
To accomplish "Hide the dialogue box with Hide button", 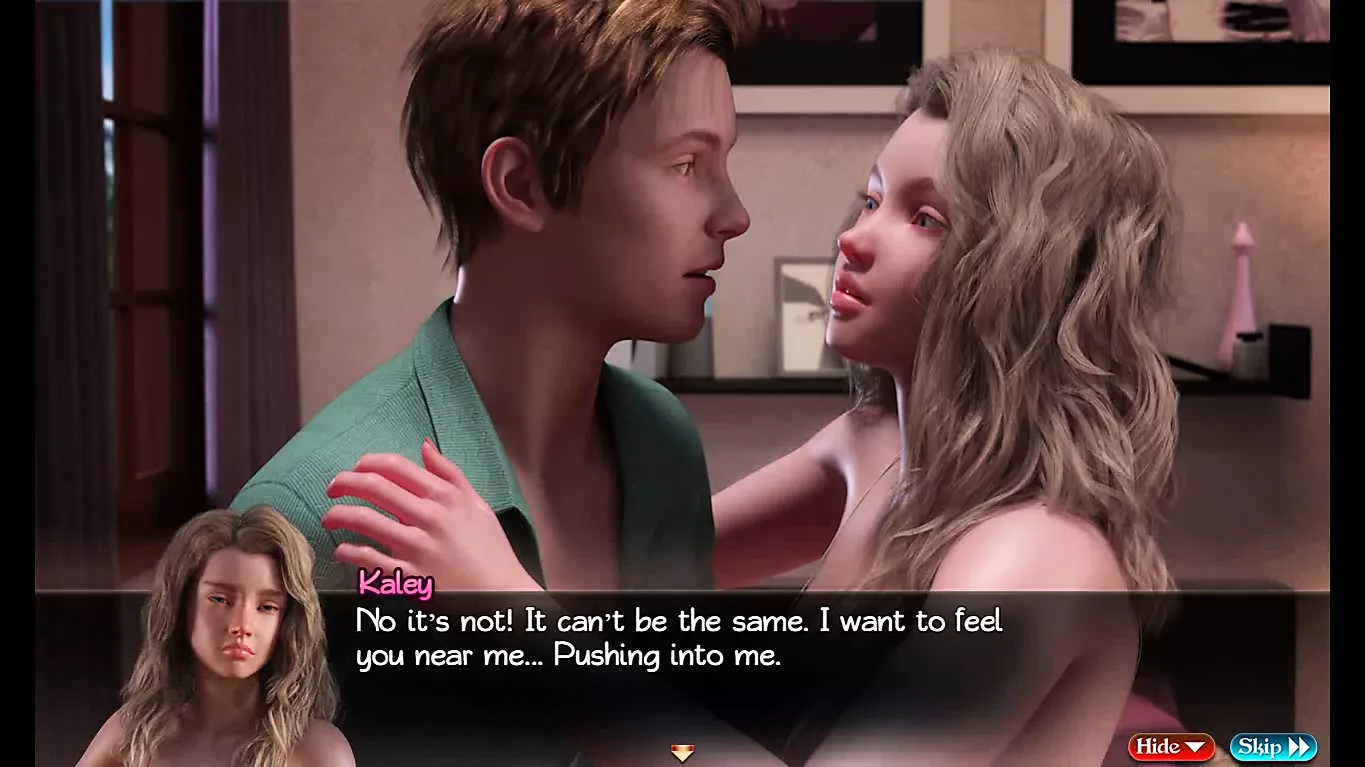I will pos(1171,747).
